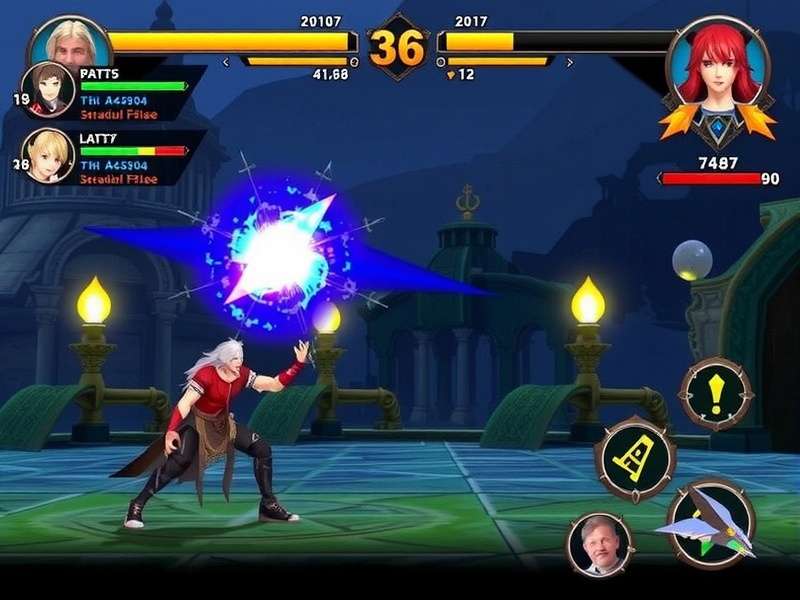Open the white-haired leader's portrait
The width and height of the screenshot is (800, 600).
coord(70,42)
